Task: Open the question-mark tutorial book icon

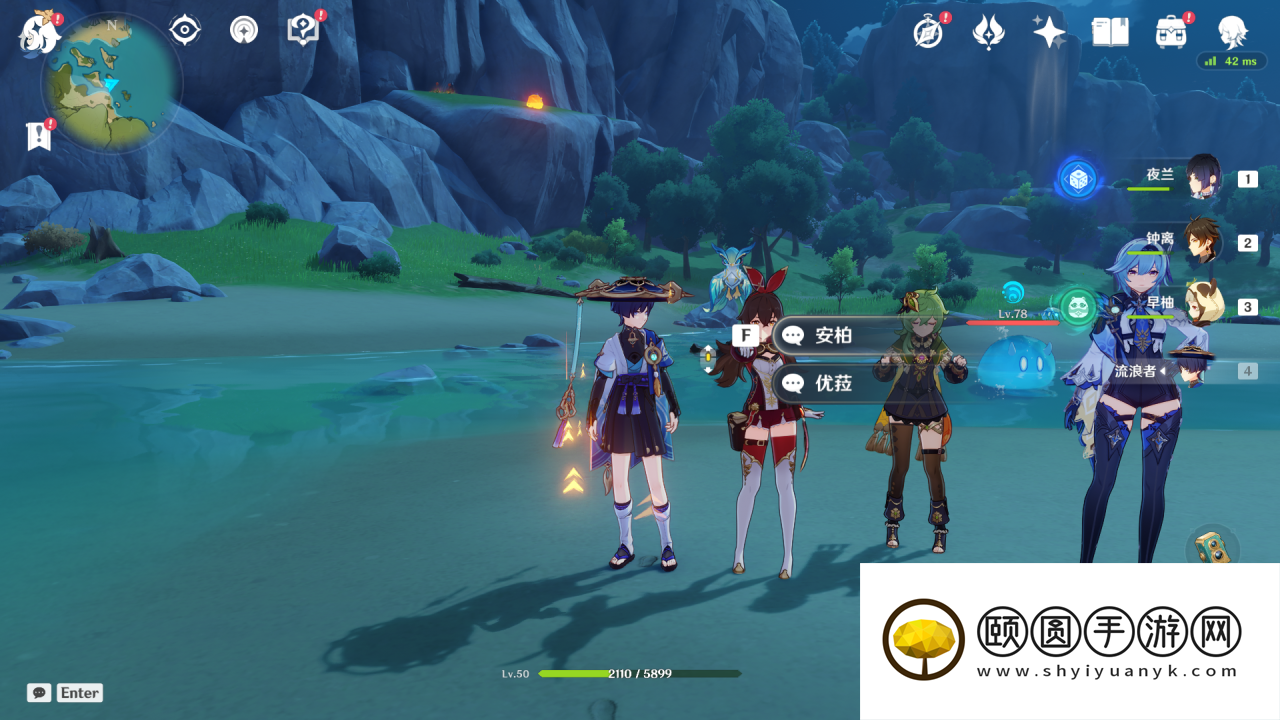Action: (x=302, y=30)
